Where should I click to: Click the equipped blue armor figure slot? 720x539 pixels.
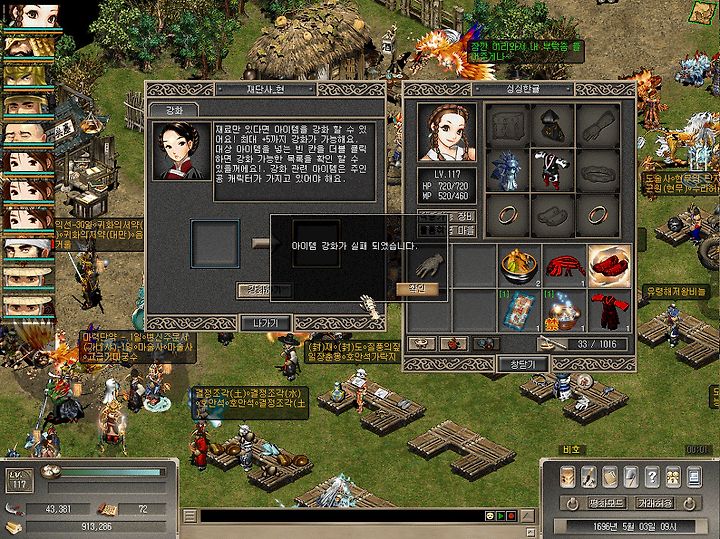coord(507,170)
